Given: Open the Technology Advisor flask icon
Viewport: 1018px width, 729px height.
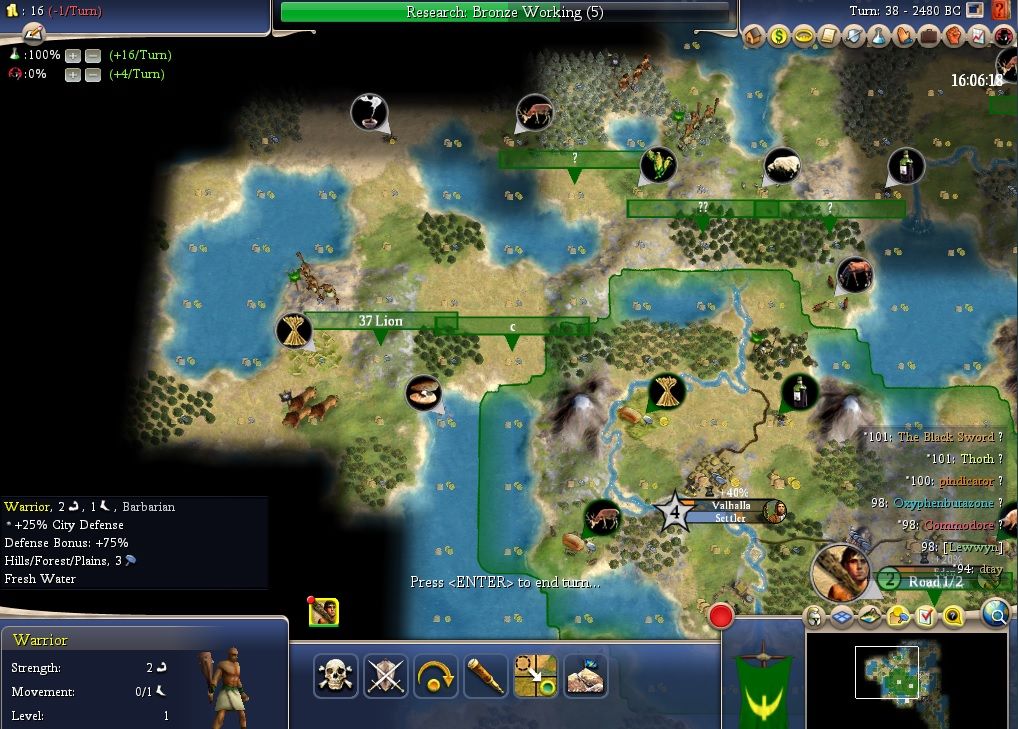Looking at the screenshot, I should [879, 36].
